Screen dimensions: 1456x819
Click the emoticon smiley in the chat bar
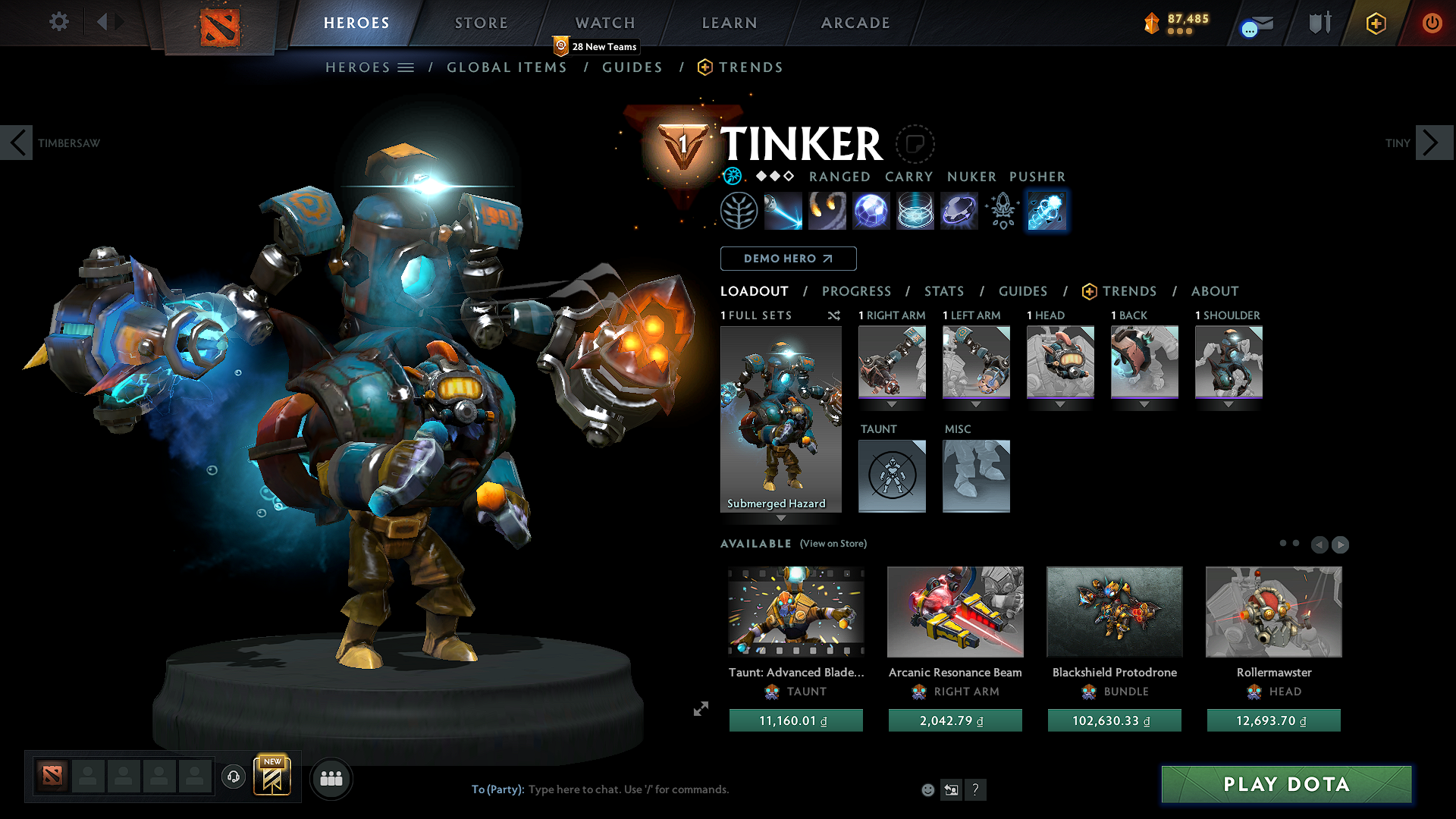(x=927, y=789)
